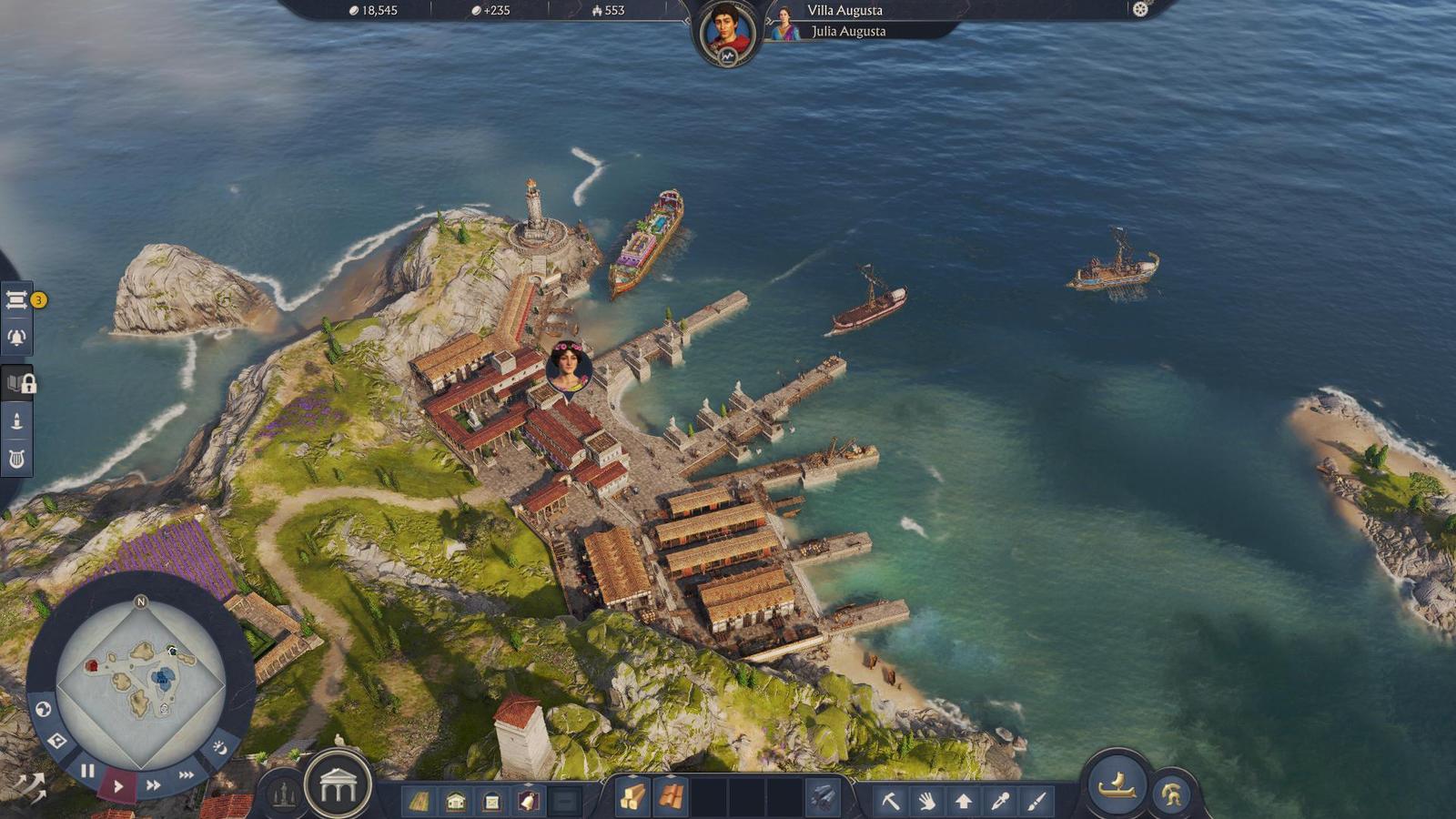Select the paint brush tool

coord(1036,802)
